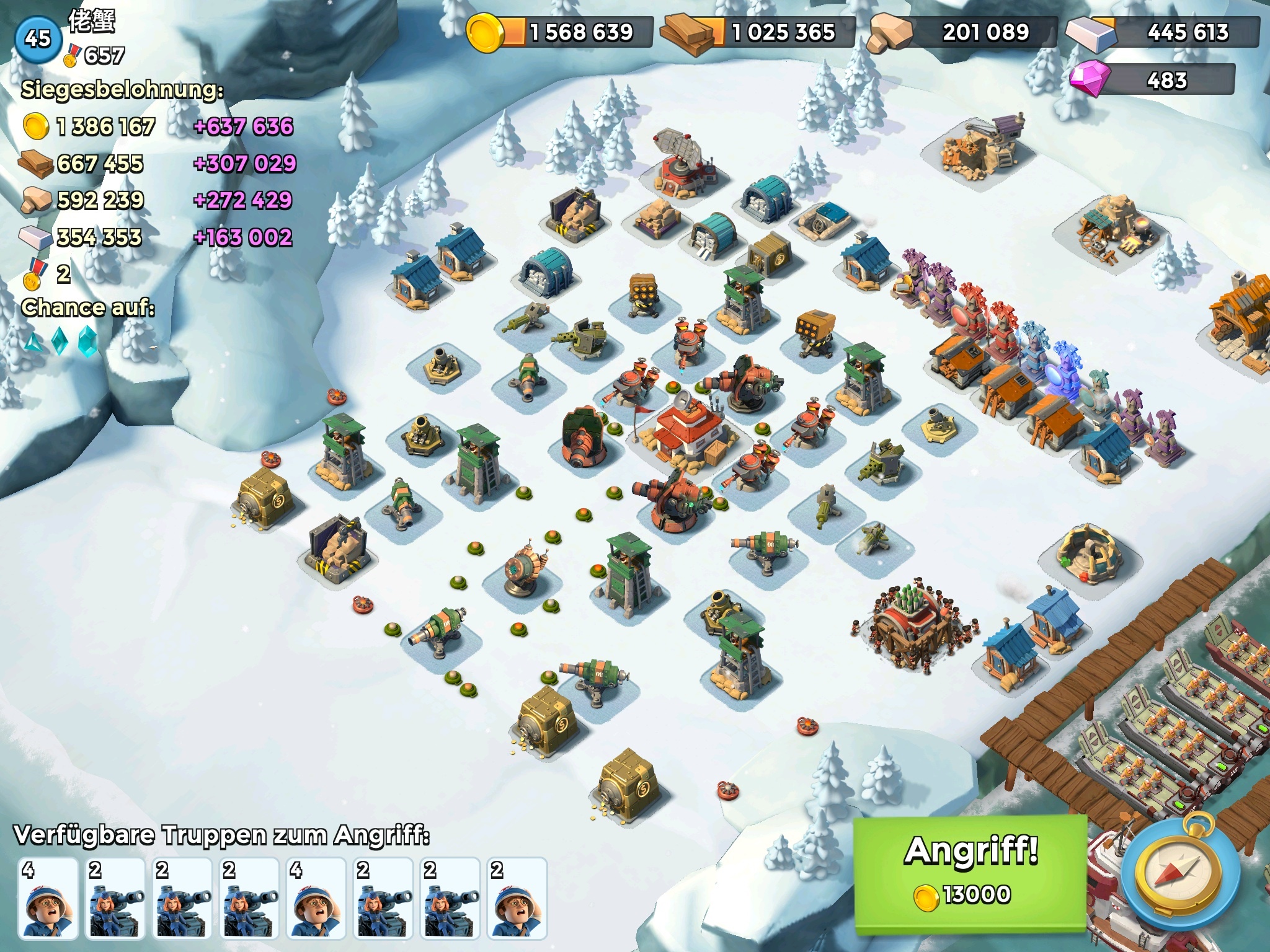The width and height of the screenshot is (1270, 952).
Task: Select the medic troop card showing 2
Action: [x=517, y=897]
